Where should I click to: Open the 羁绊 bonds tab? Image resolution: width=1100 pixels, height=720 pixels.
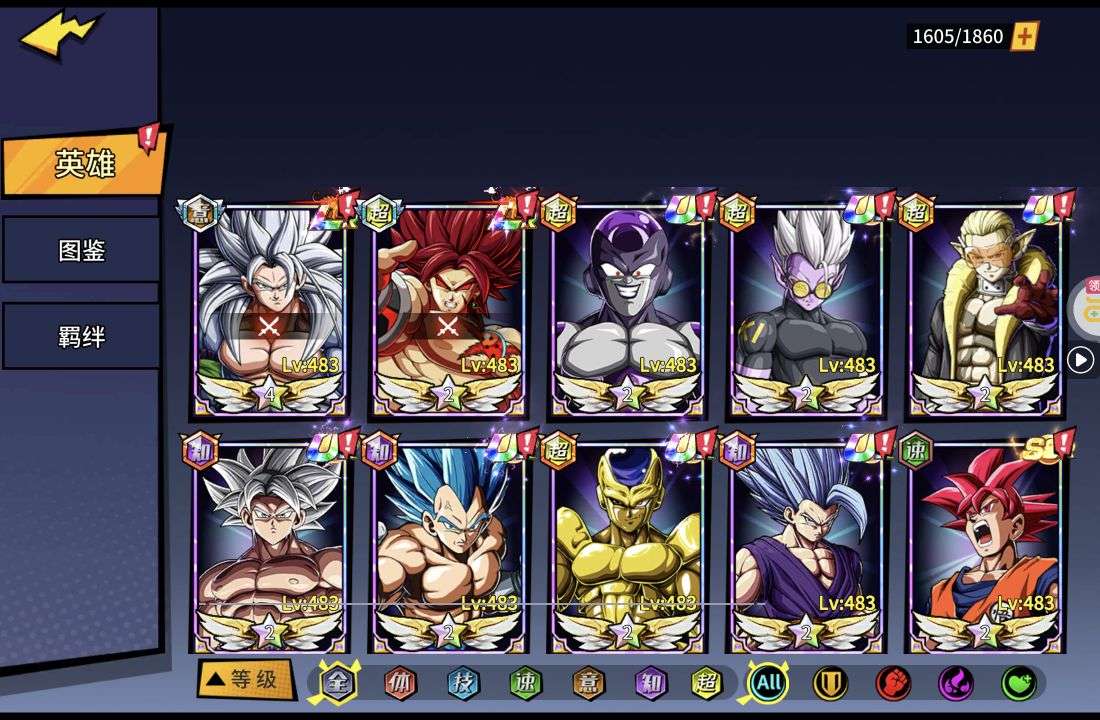click(x=81, y=336)
